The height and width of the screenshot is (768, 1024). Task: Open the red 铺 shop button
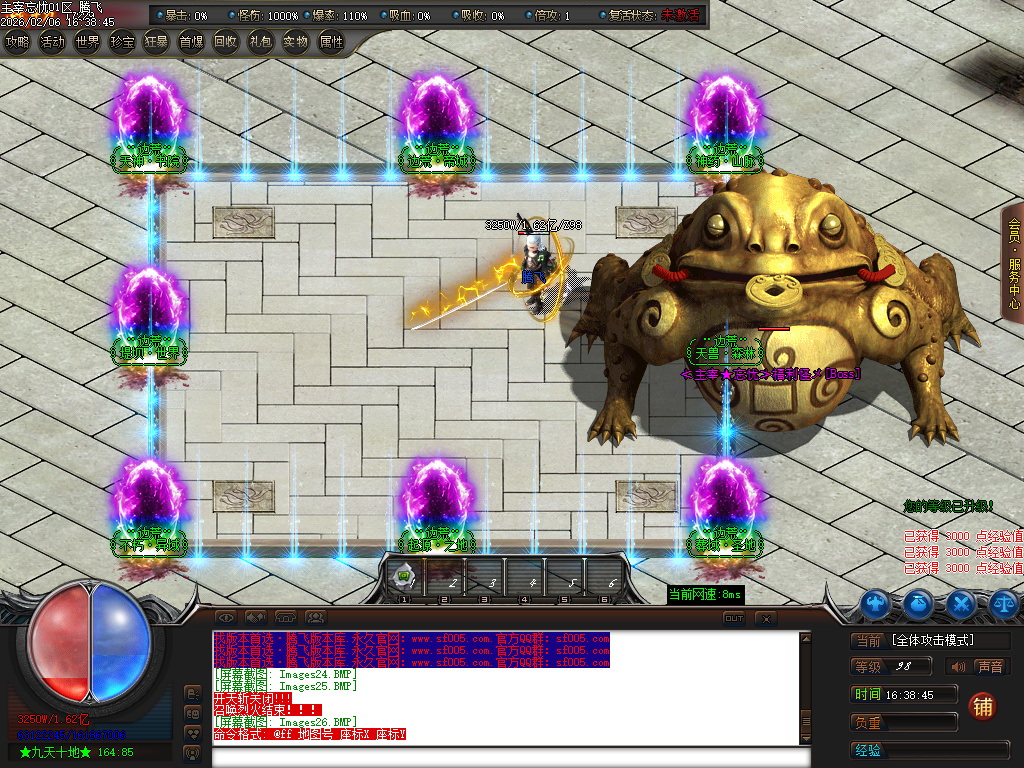click(x=983, y=706)
